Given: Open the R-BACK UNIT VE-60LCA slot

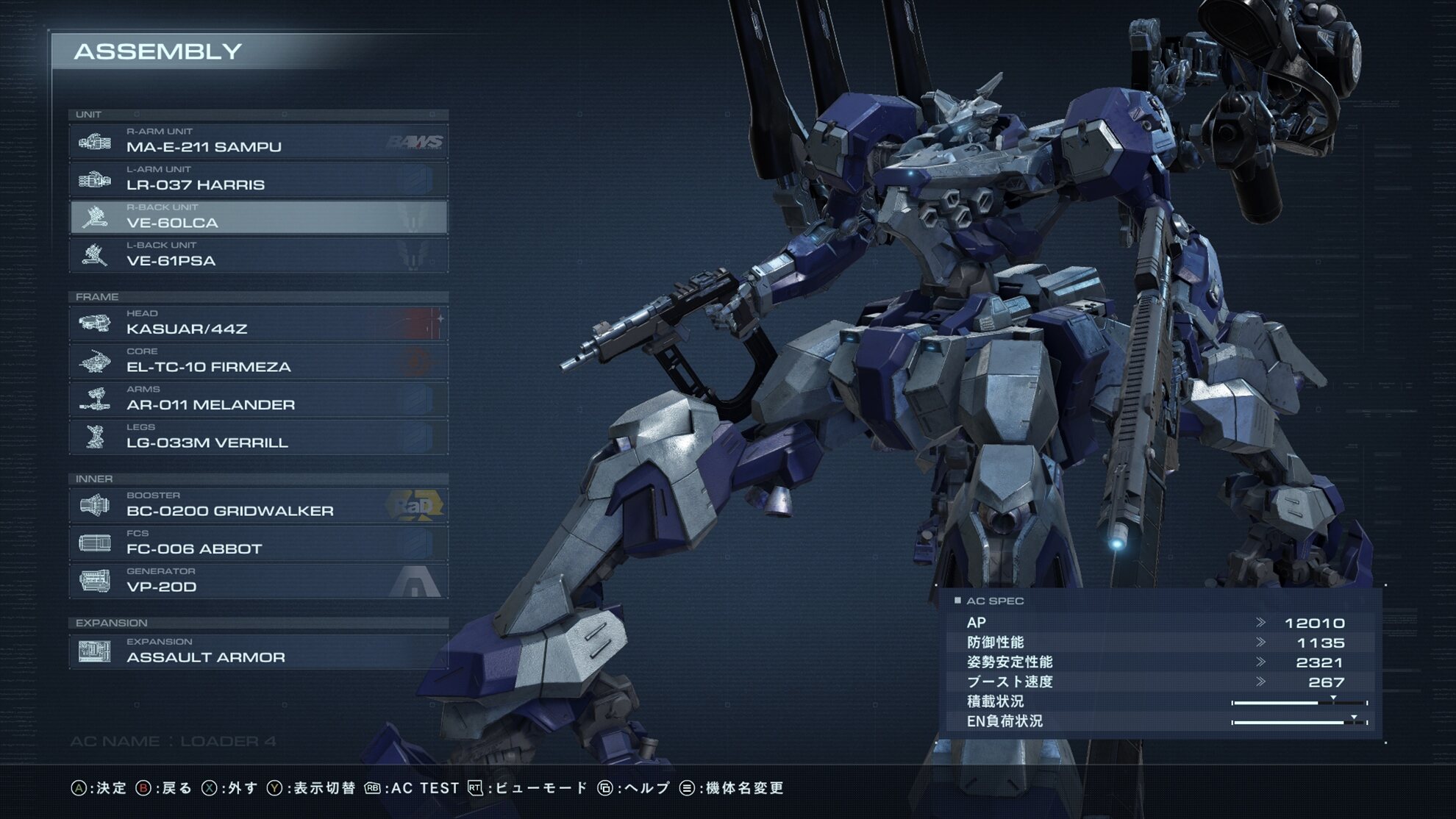Looking at the screenshot, I should click(258, 218).
